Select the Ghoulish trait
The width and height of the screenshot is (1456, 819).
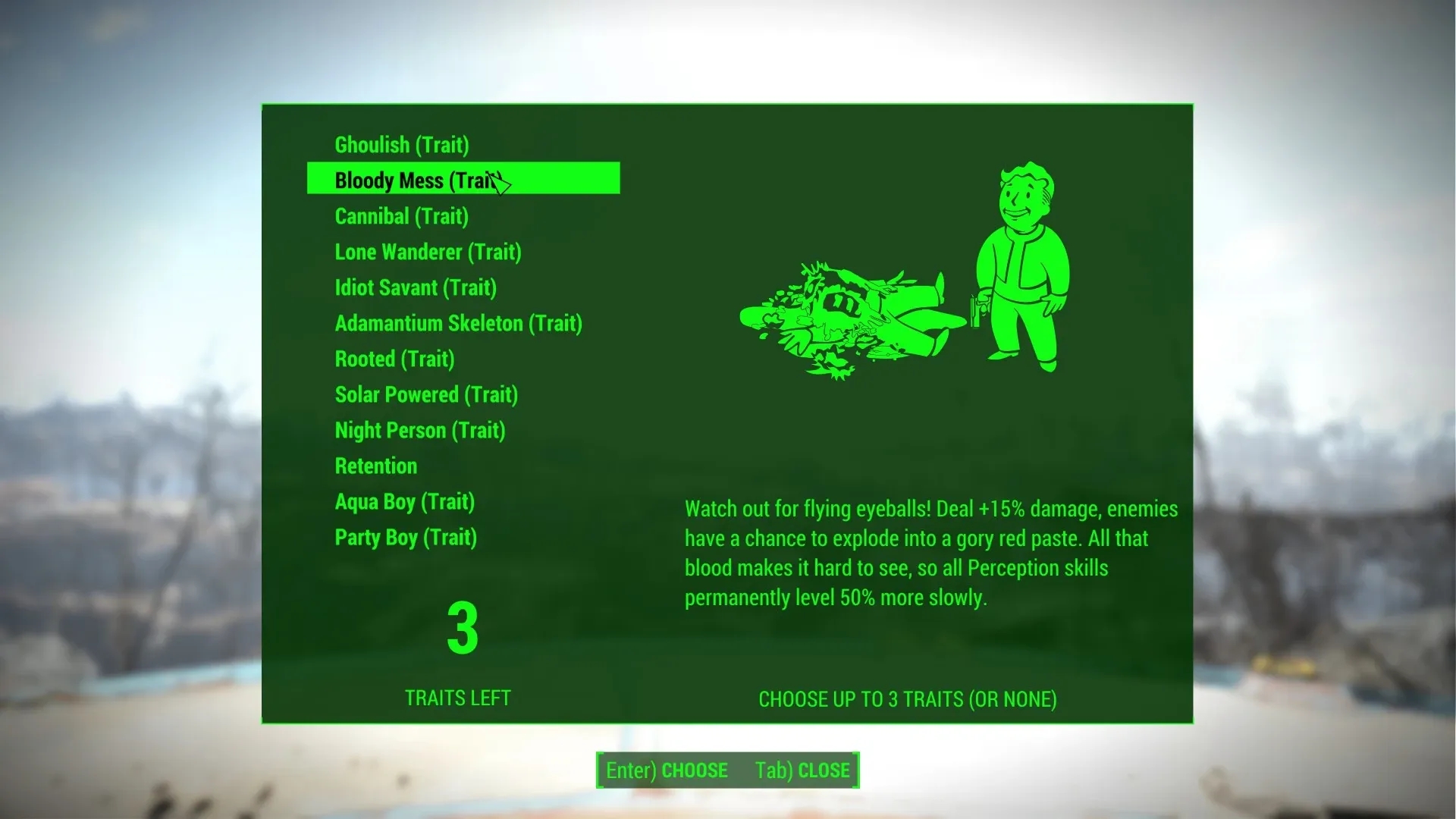coord(402,145)
